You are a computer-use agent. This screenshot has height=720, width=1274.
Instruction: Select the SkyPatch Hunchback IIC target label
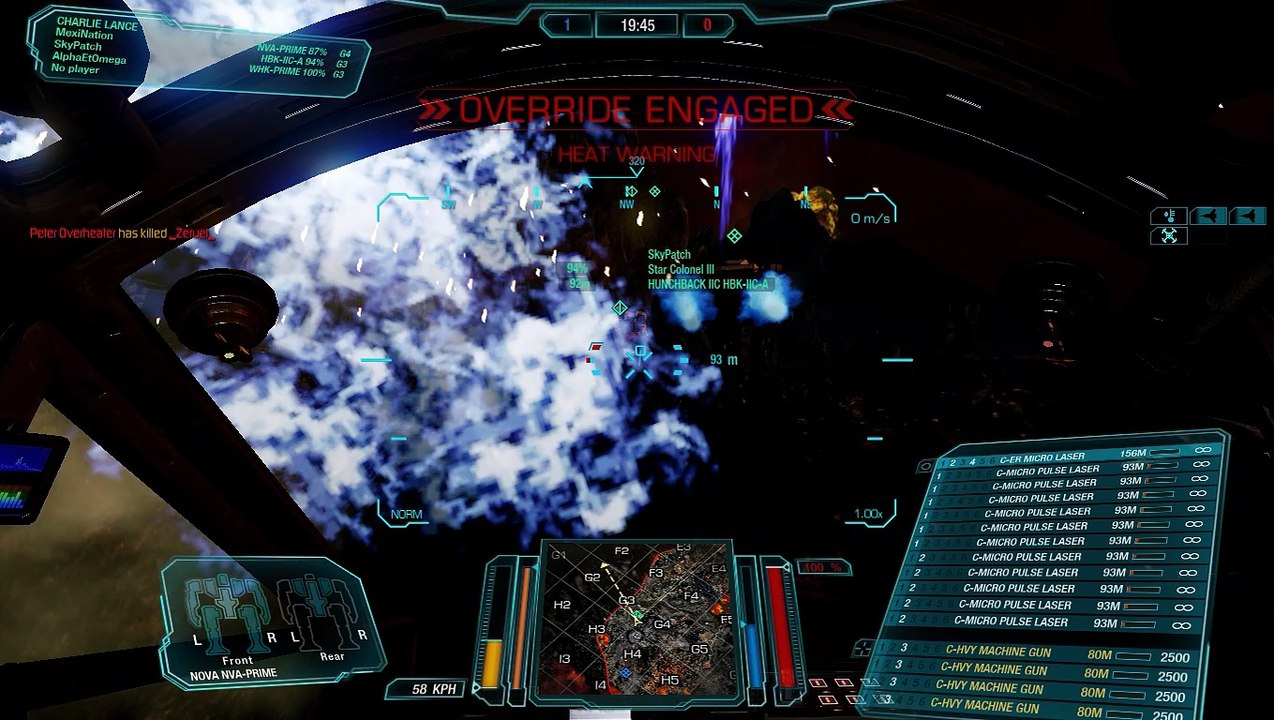pyautogui.click(x=709, y=284)
